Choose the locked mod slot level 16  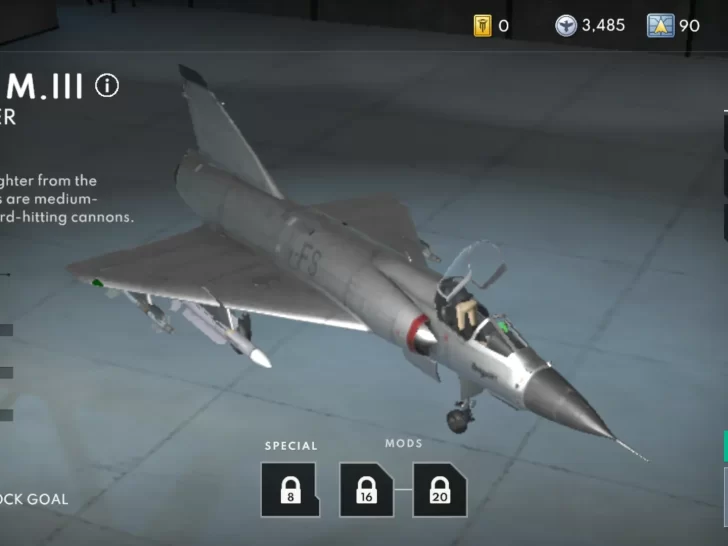tap(366, 489)
